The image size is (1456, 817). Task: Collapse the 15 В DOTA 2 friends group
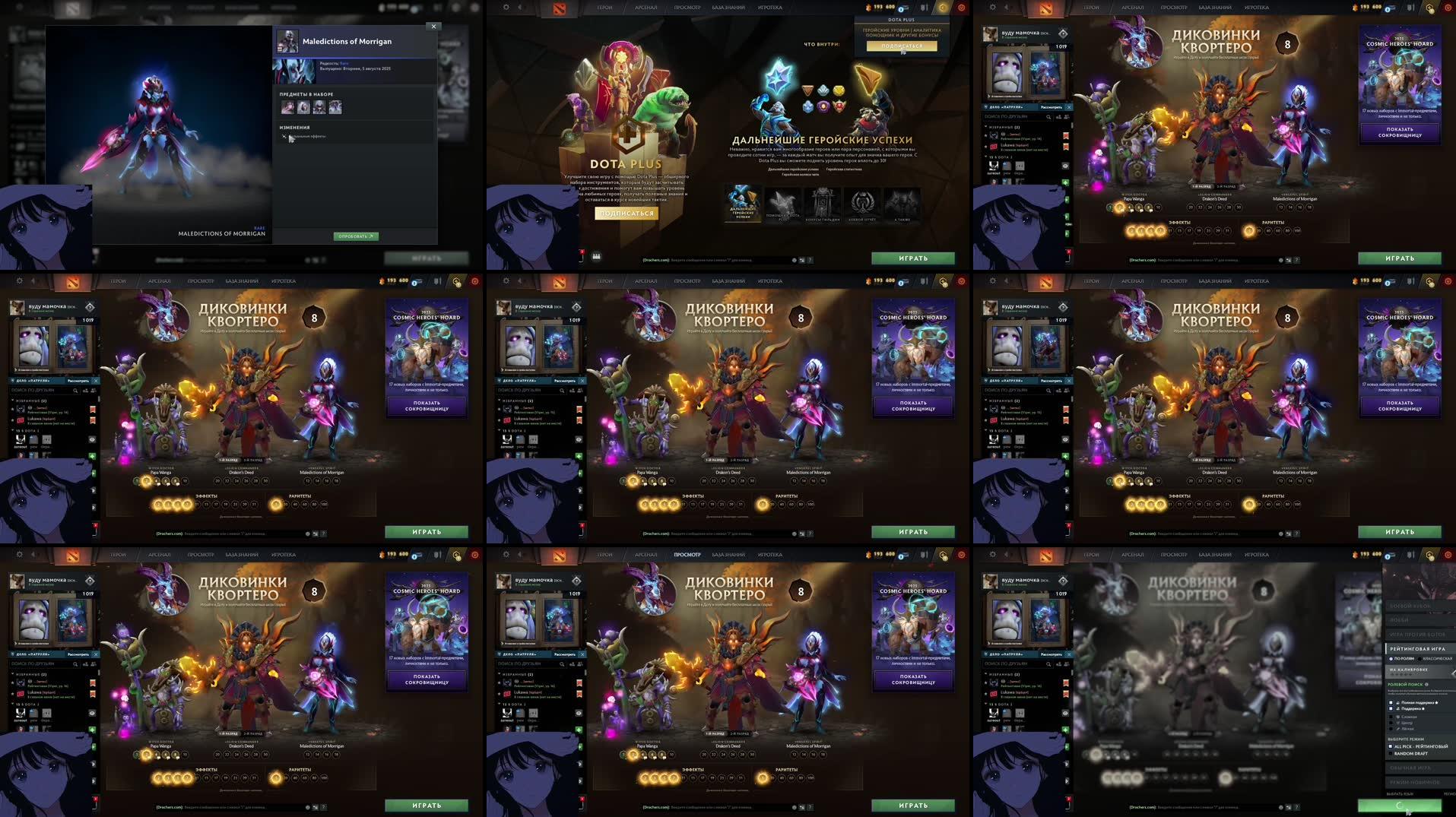[985, 704]
